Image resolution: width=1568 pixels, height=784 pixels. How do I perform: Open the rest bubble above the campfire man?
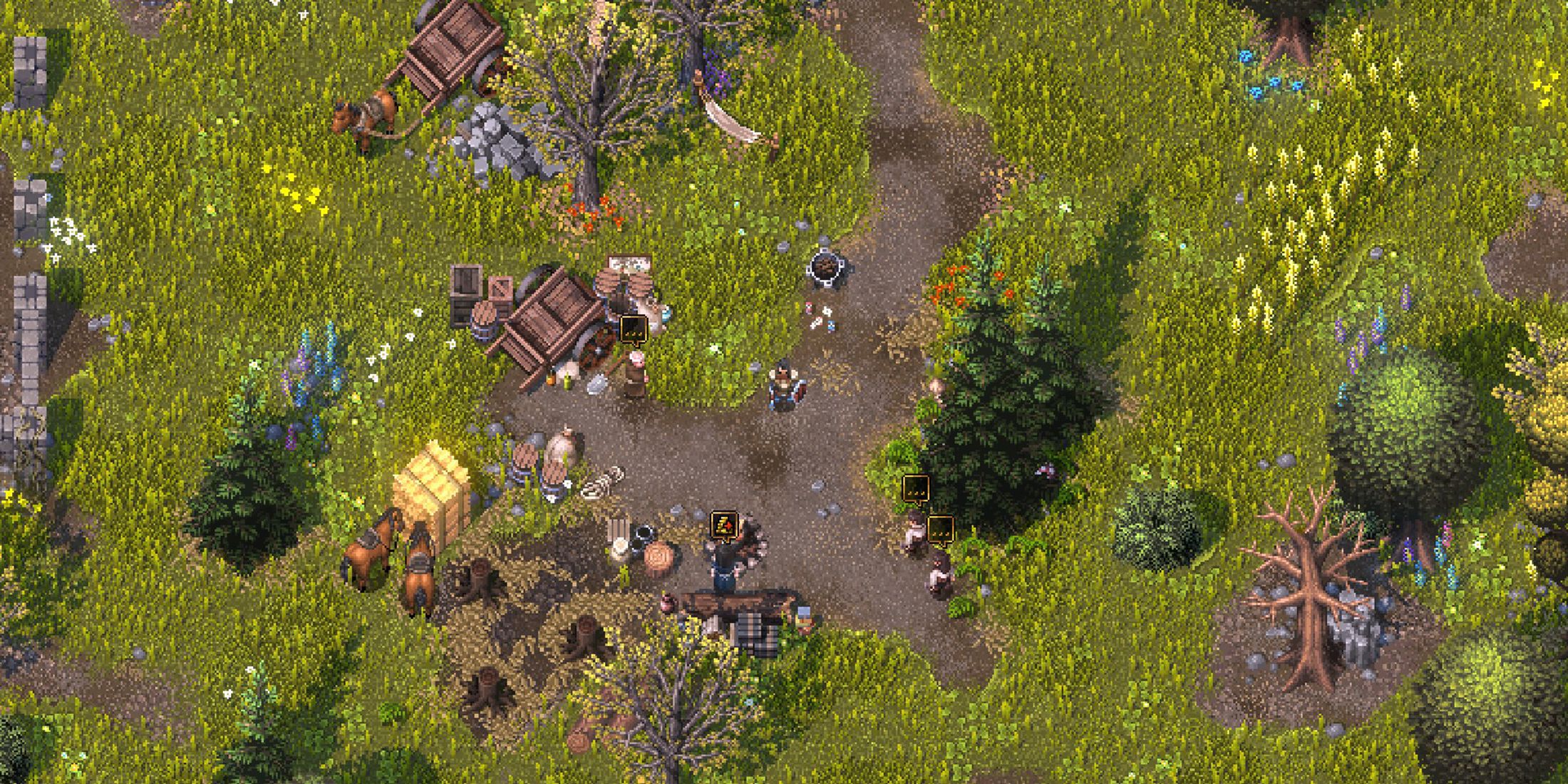724,525
